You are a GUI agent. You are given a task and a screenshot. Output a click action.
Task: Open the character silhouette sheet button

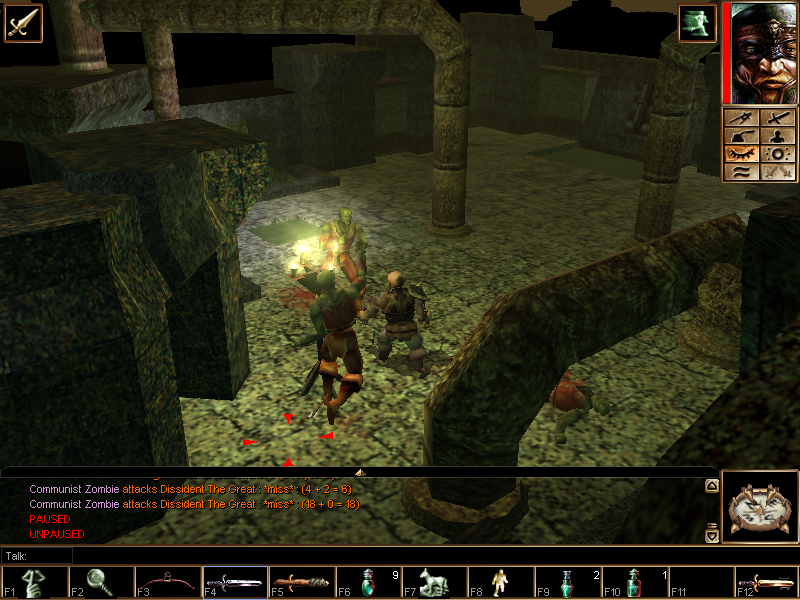[775, 137]
